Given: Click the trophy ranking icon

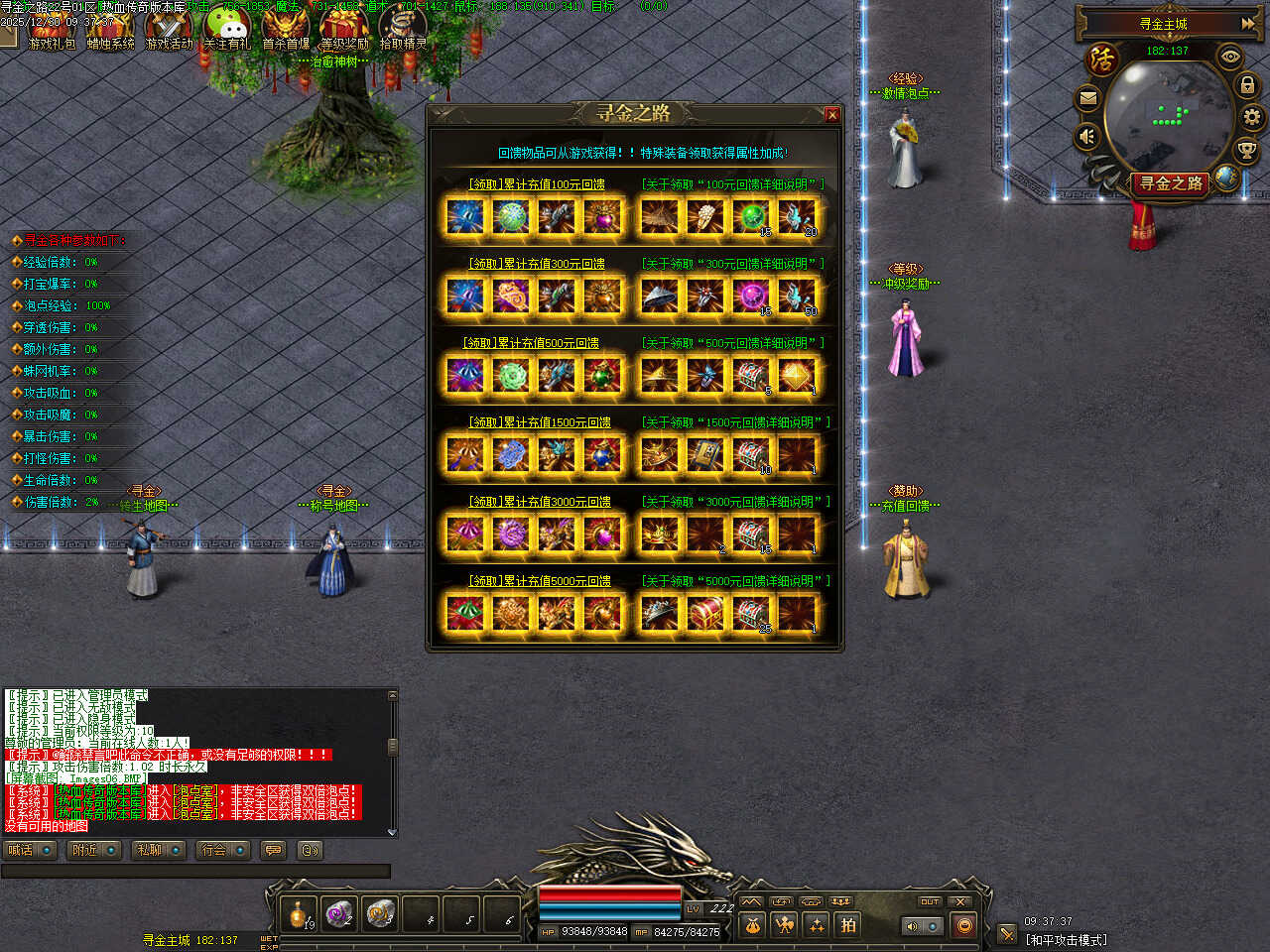Looking at the screenshot, I should point(1246,151).
